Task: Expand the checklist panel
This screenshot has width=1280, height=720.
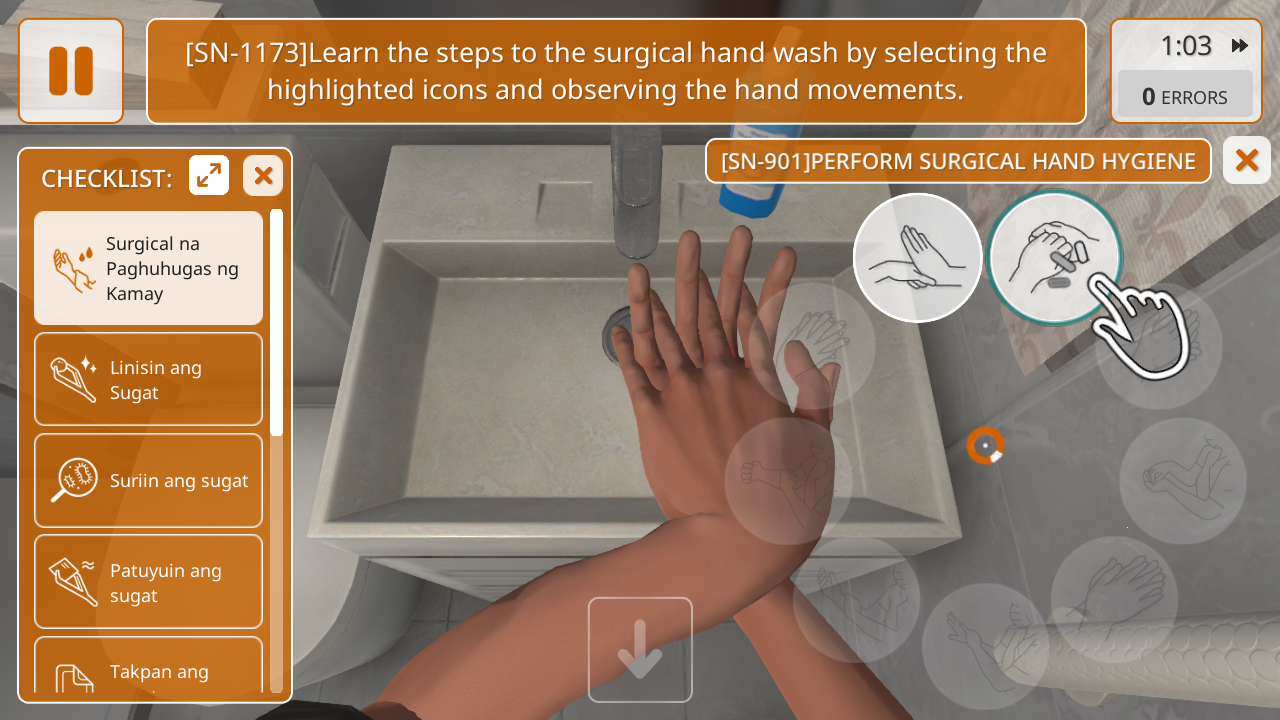Action: pos(209,176)
